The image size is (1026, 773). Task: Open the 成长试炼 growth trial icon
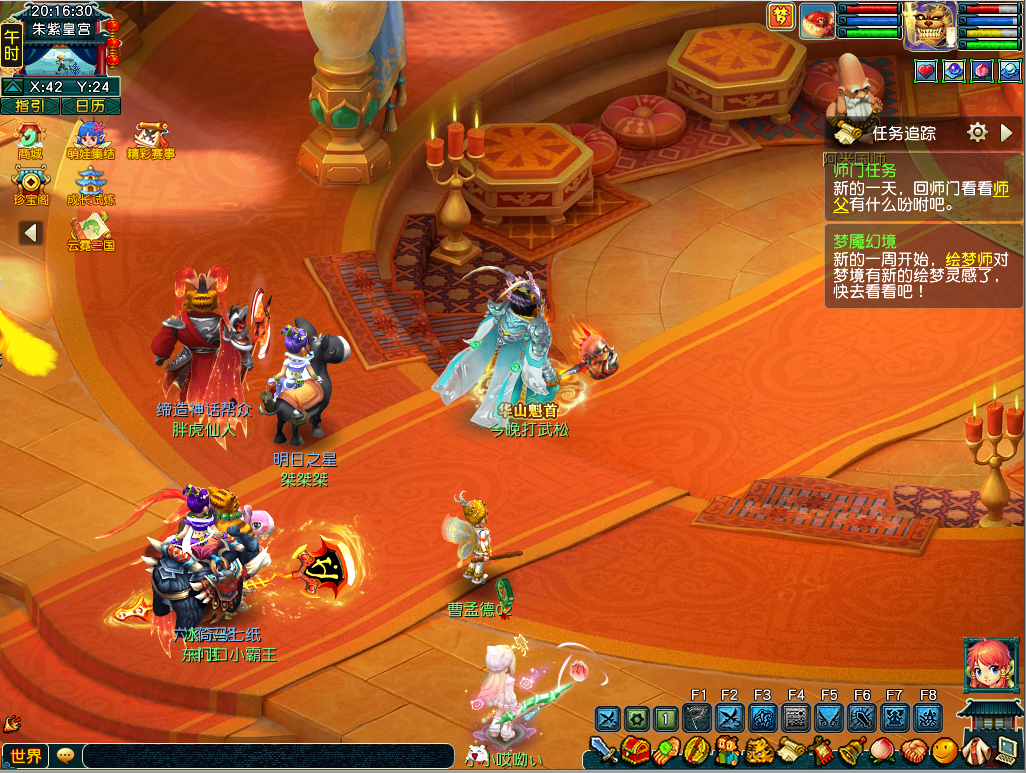pos(91,185)
